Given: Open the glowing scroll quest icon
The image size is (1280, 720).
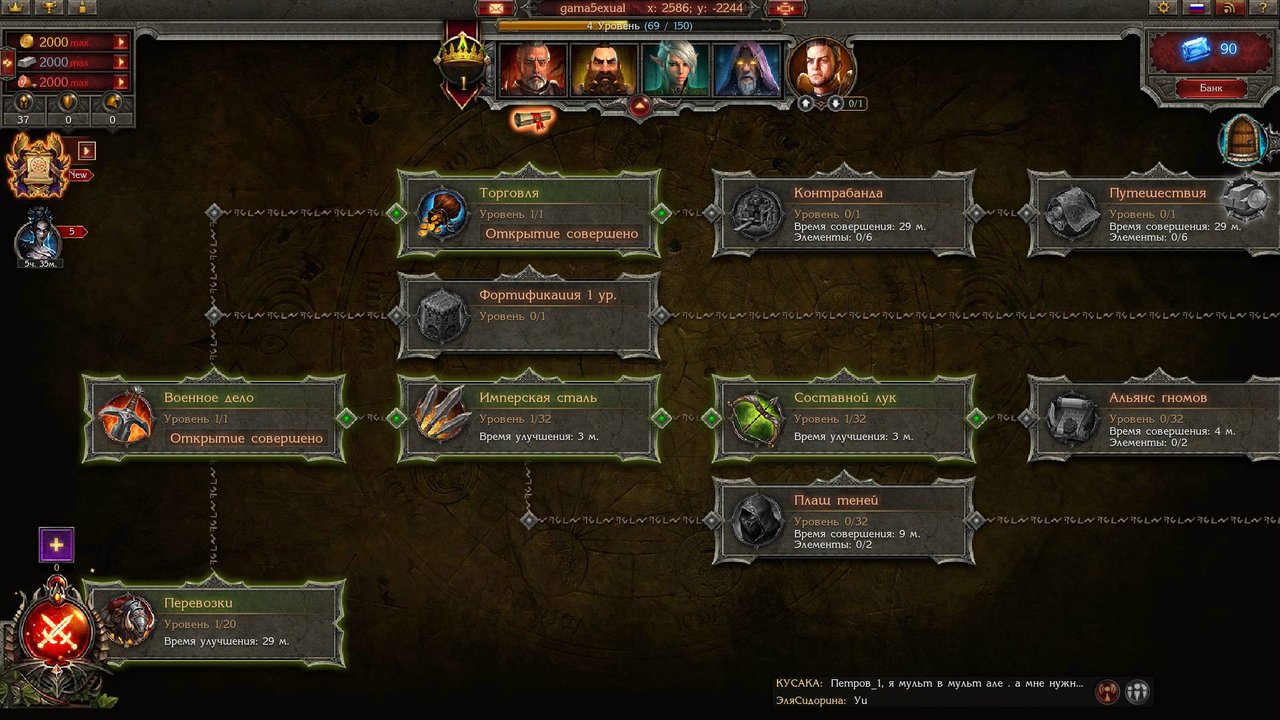Looking at the screenshot, I should (x=532, y=121).
